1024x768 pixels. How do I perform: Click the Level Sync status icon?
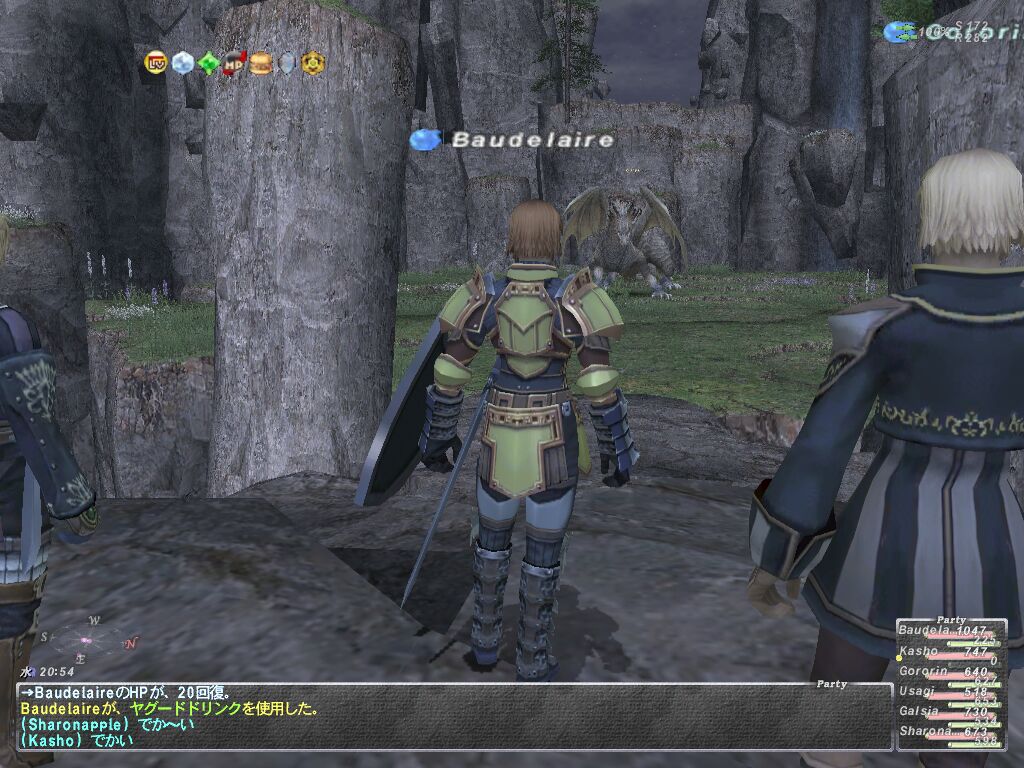(156, 63)
